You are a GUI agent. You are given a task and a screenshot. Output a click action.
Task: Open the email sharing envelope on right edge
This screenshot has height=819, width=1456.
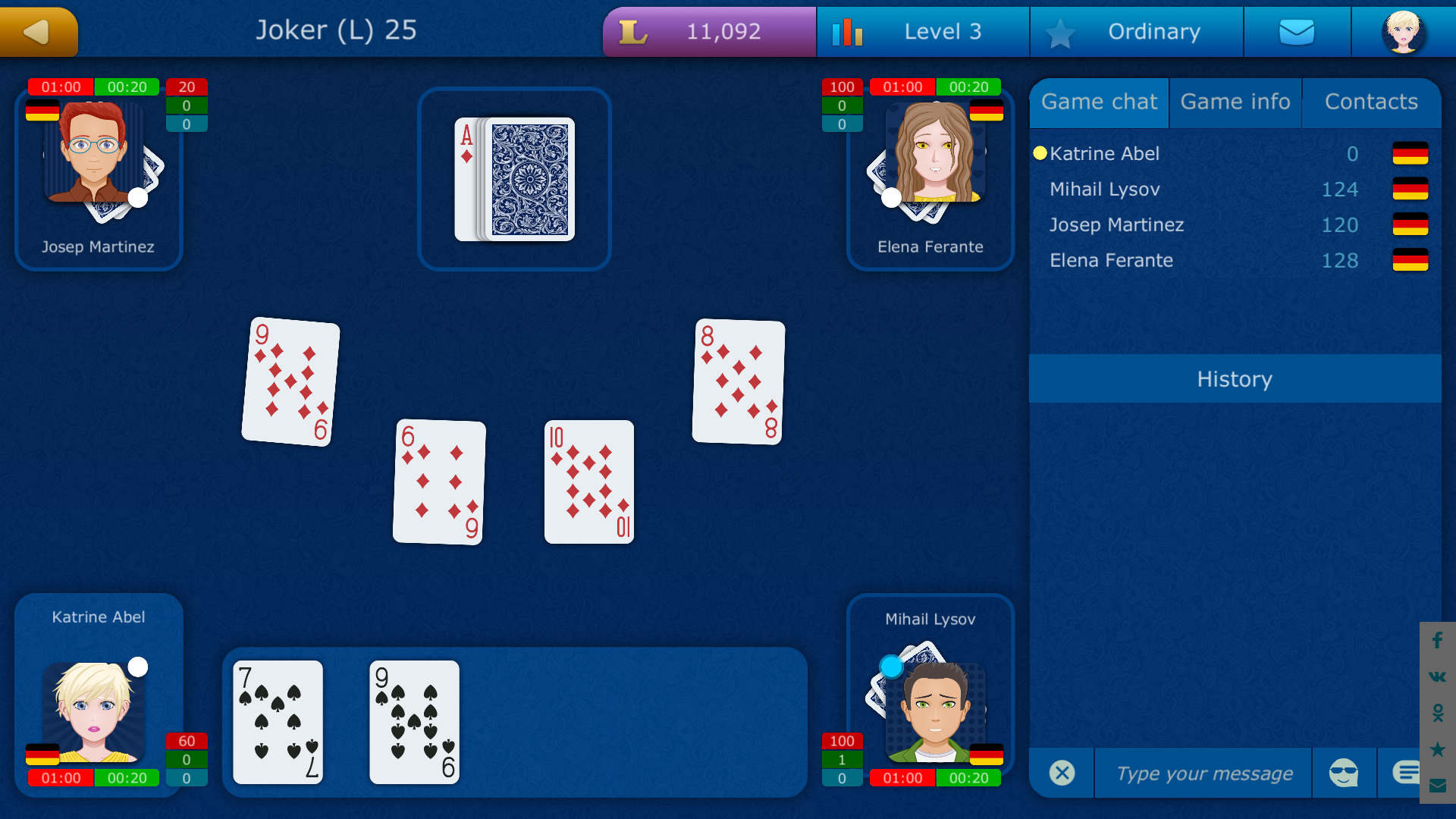point(1437,785)
